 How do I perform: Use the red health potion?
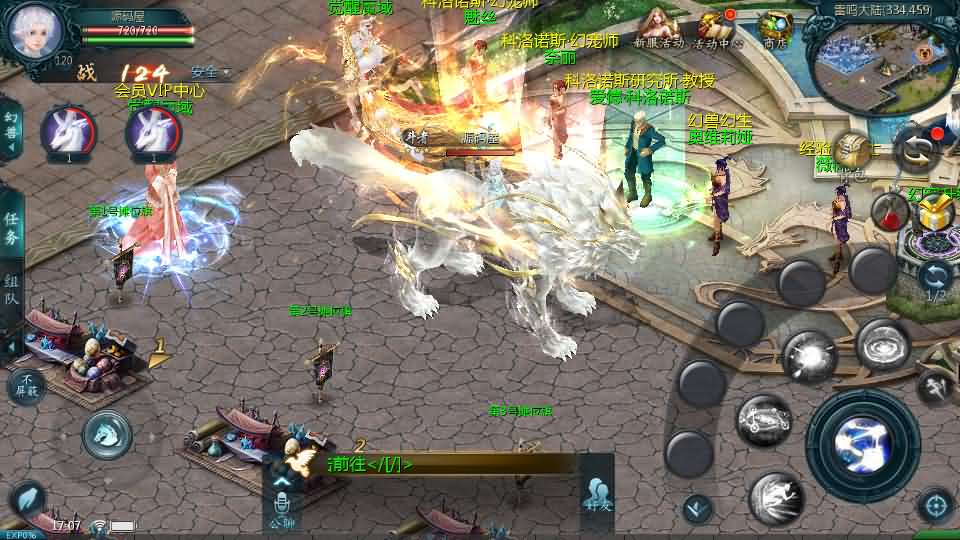click(x=887, y=211)
